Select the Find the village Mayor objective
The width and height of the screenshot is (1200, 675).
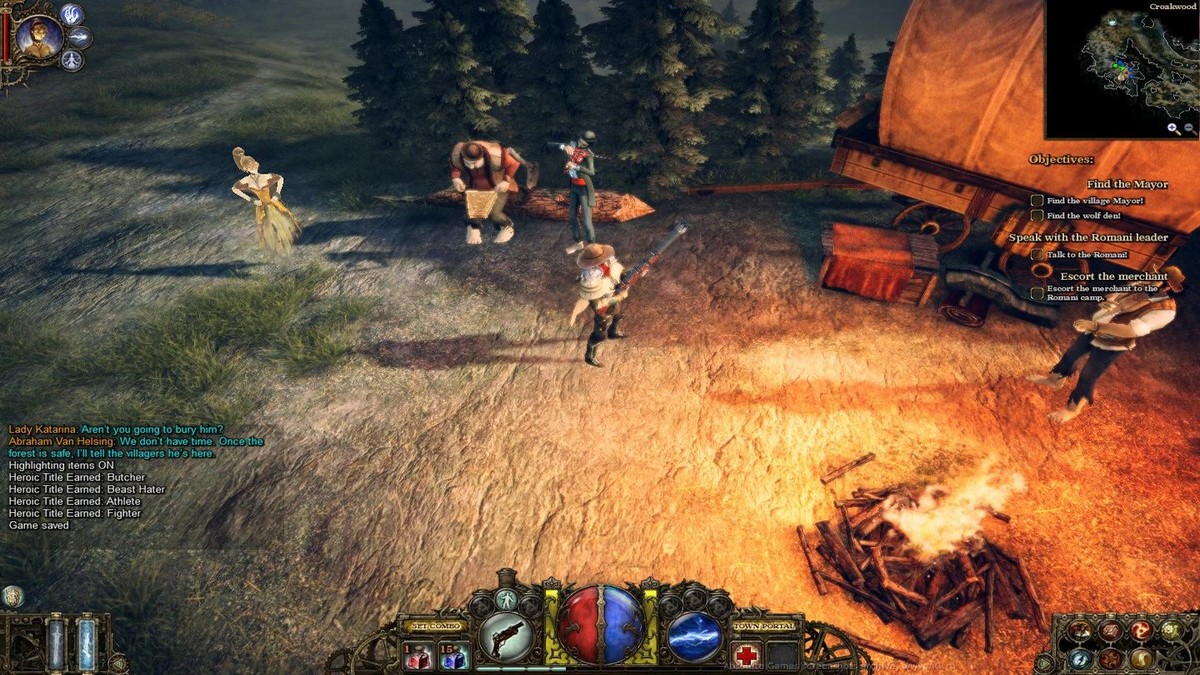click(x=1038, y=201)
